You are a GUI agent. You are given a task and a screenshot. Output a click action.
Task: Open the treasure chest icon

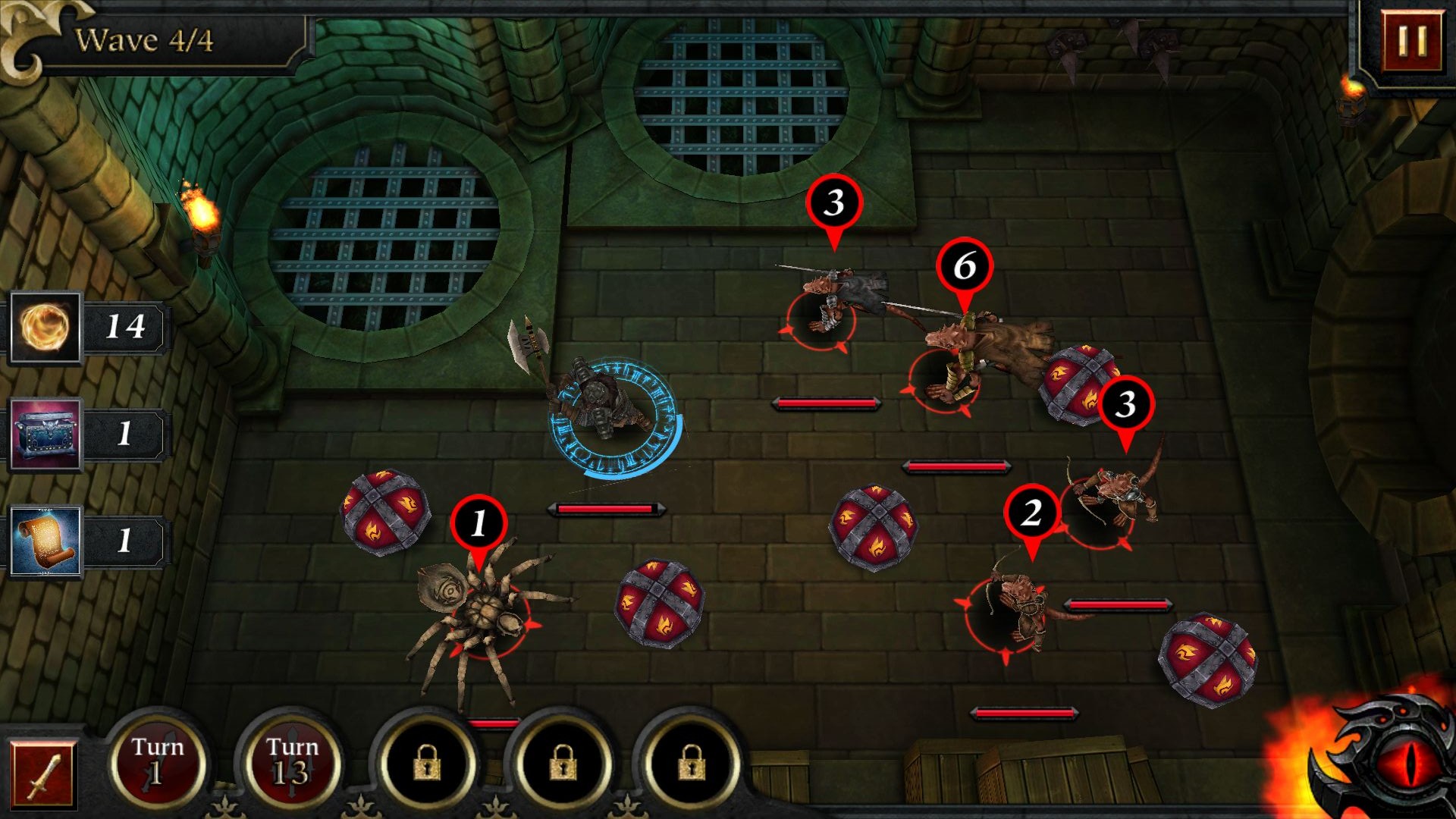(45, 435)
